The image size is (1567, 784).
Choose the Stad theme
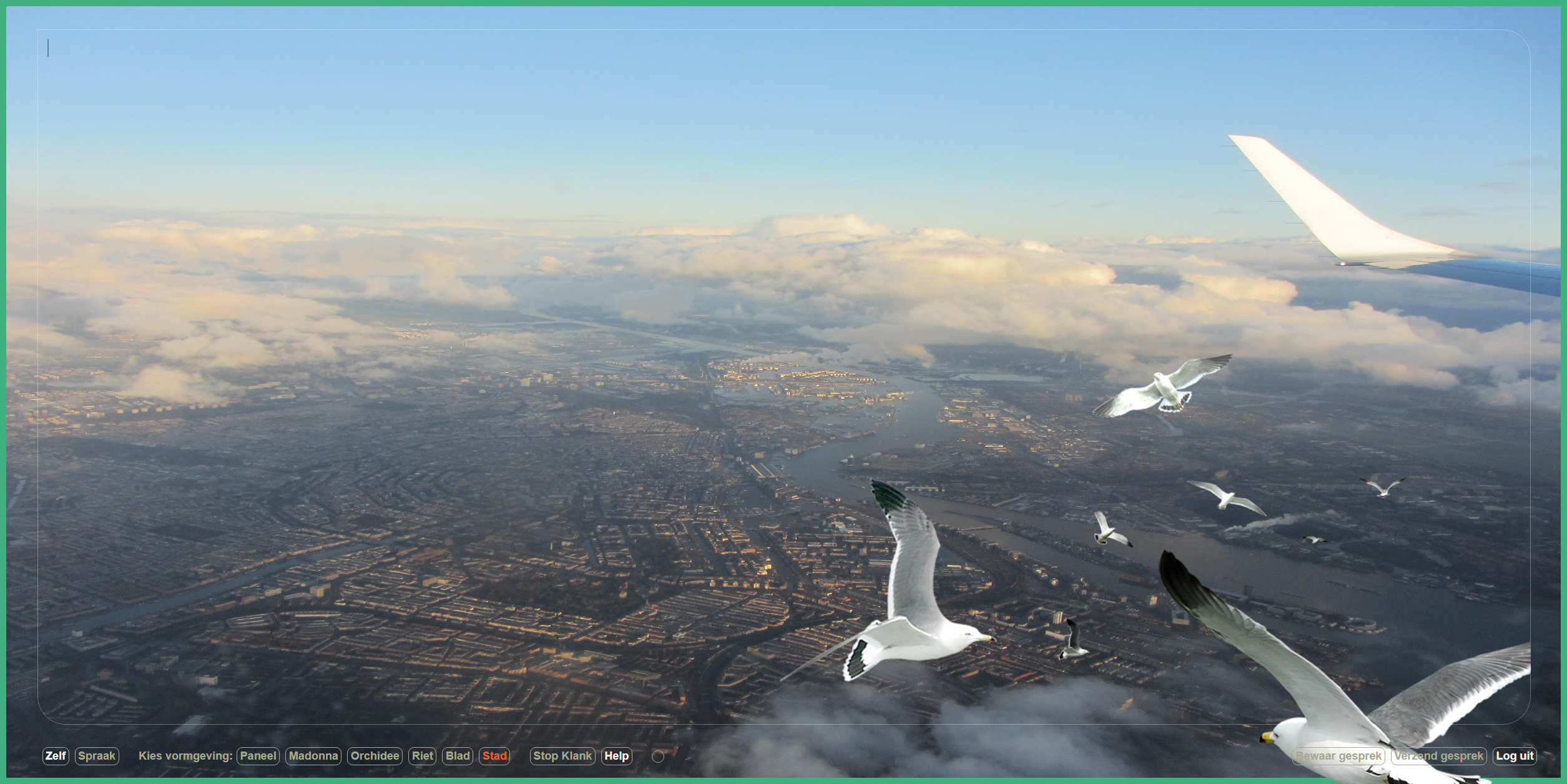click(494, 756)
